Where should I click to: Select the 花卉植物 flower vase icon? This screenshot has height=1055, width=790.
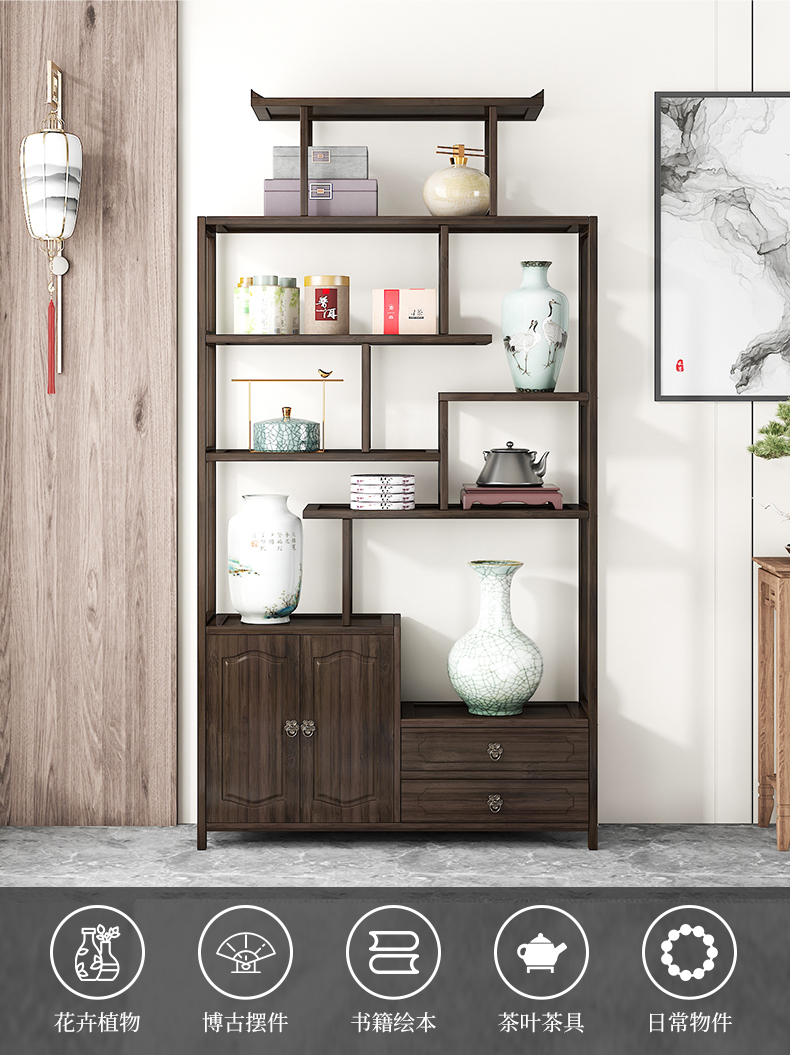point(97,952)
